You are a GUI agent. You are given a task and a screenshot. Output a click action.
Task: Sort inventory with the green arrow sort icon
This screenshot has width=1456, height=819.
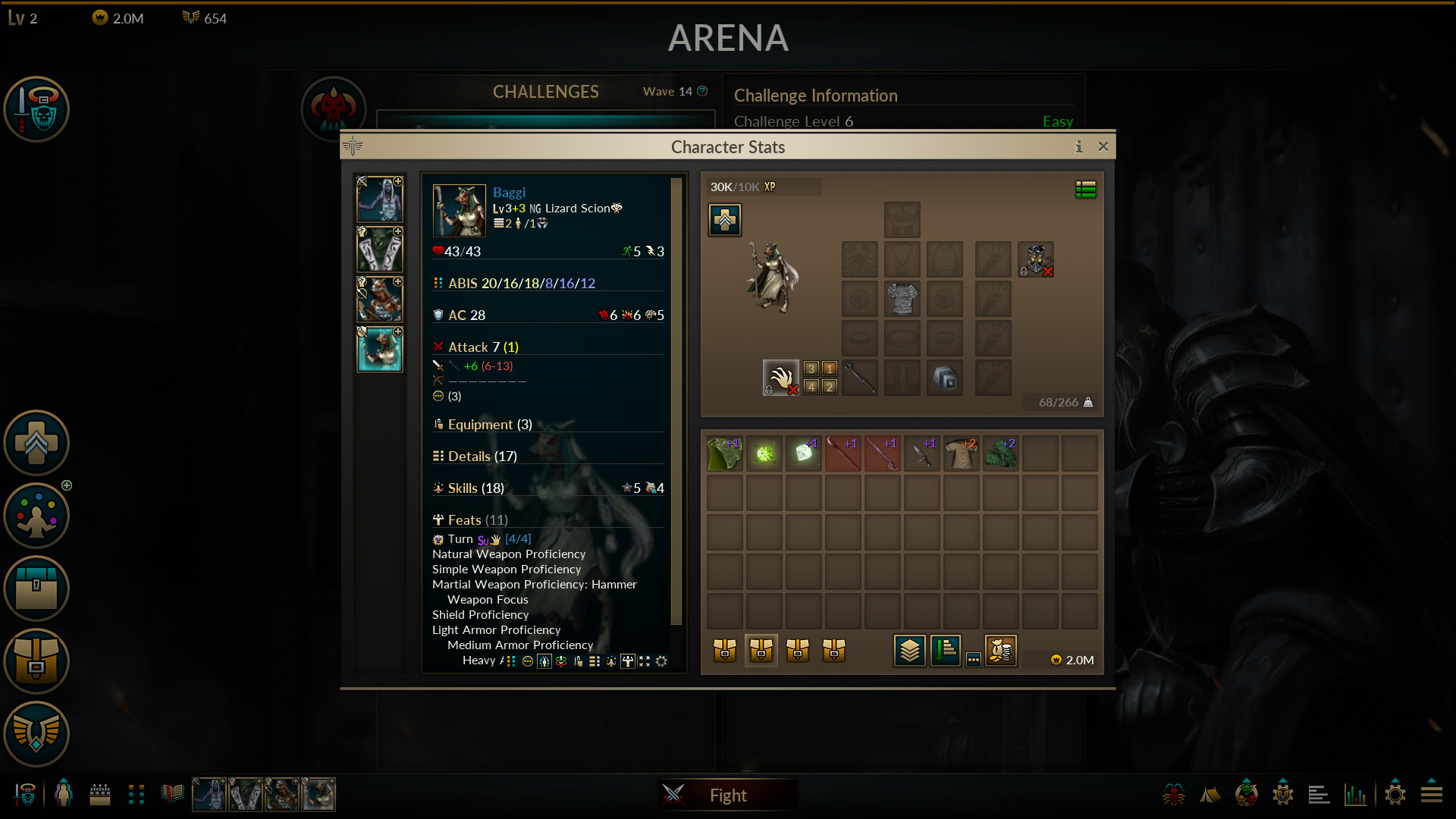[x=946, y=651]
